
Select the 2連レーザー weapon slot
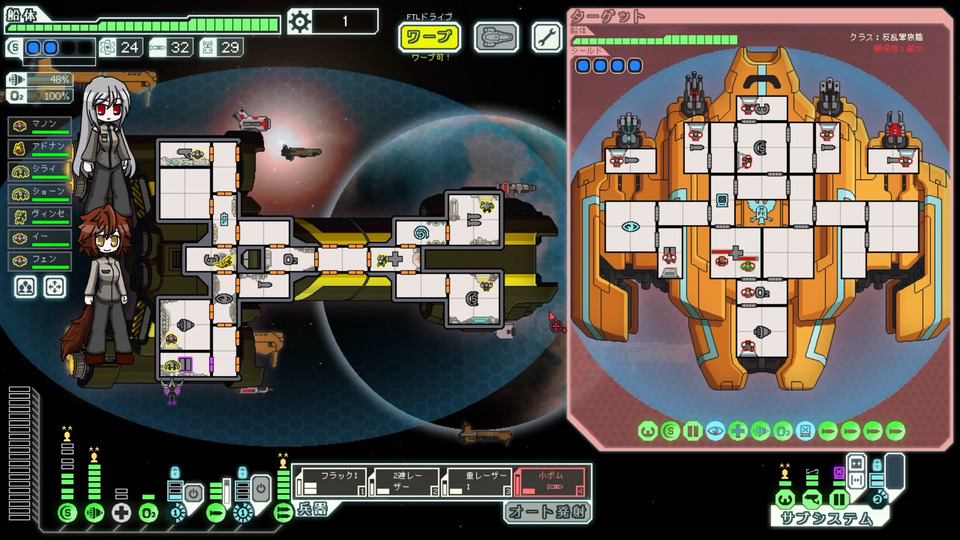(x=403, y=482)
